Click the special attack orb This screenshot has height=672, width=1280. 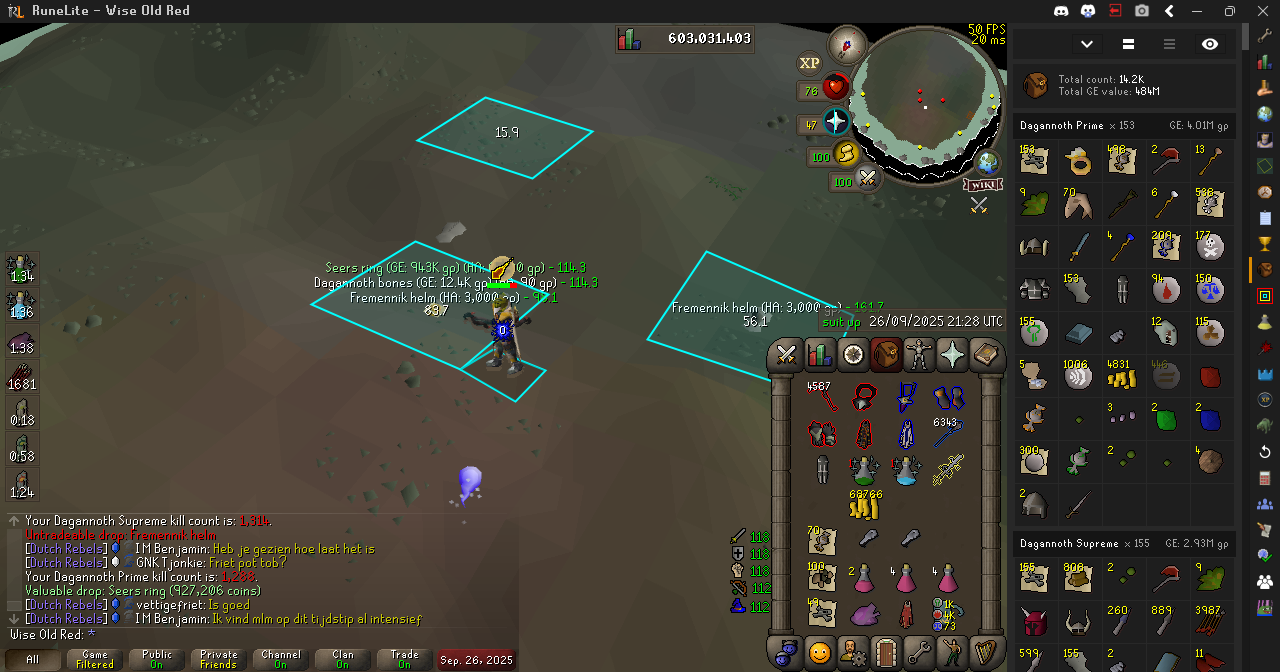point(867,180)
